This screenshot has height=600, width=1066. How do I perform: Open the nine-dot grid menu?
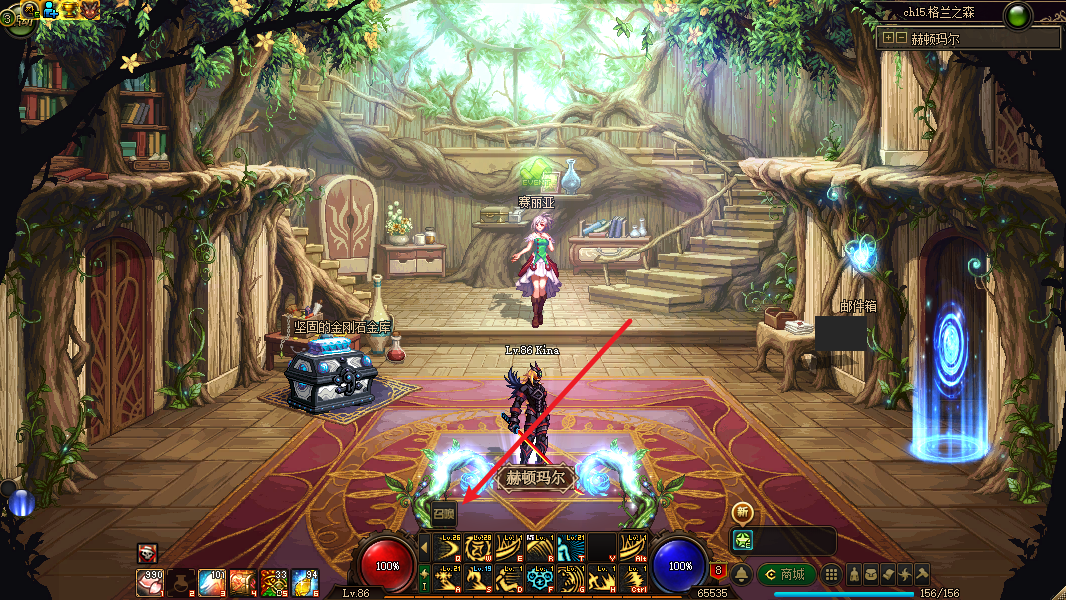click(830, 574)
